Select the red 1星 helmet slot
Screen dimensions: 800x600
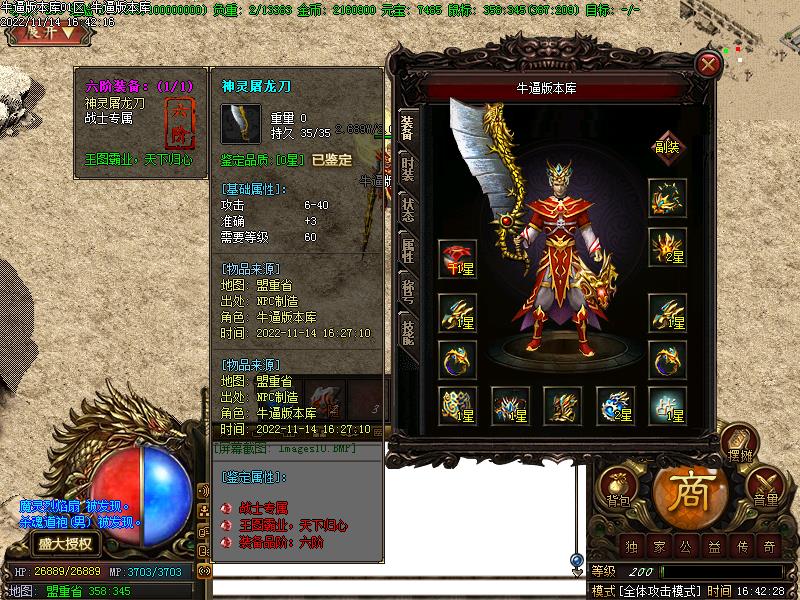[457, 259]
